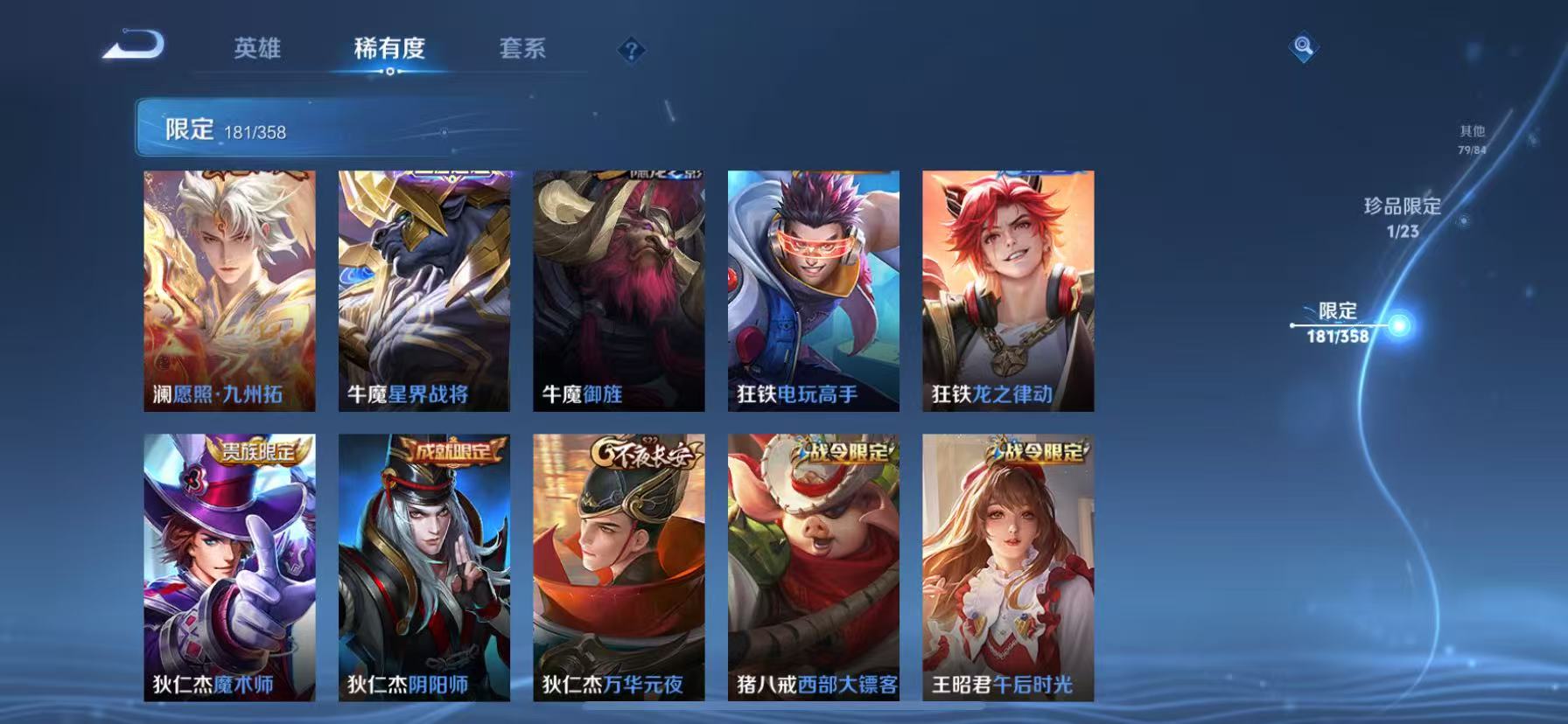
Task: Click the 战令限定 badge on 王昭君 card
Action: [x=1036, y=448]
